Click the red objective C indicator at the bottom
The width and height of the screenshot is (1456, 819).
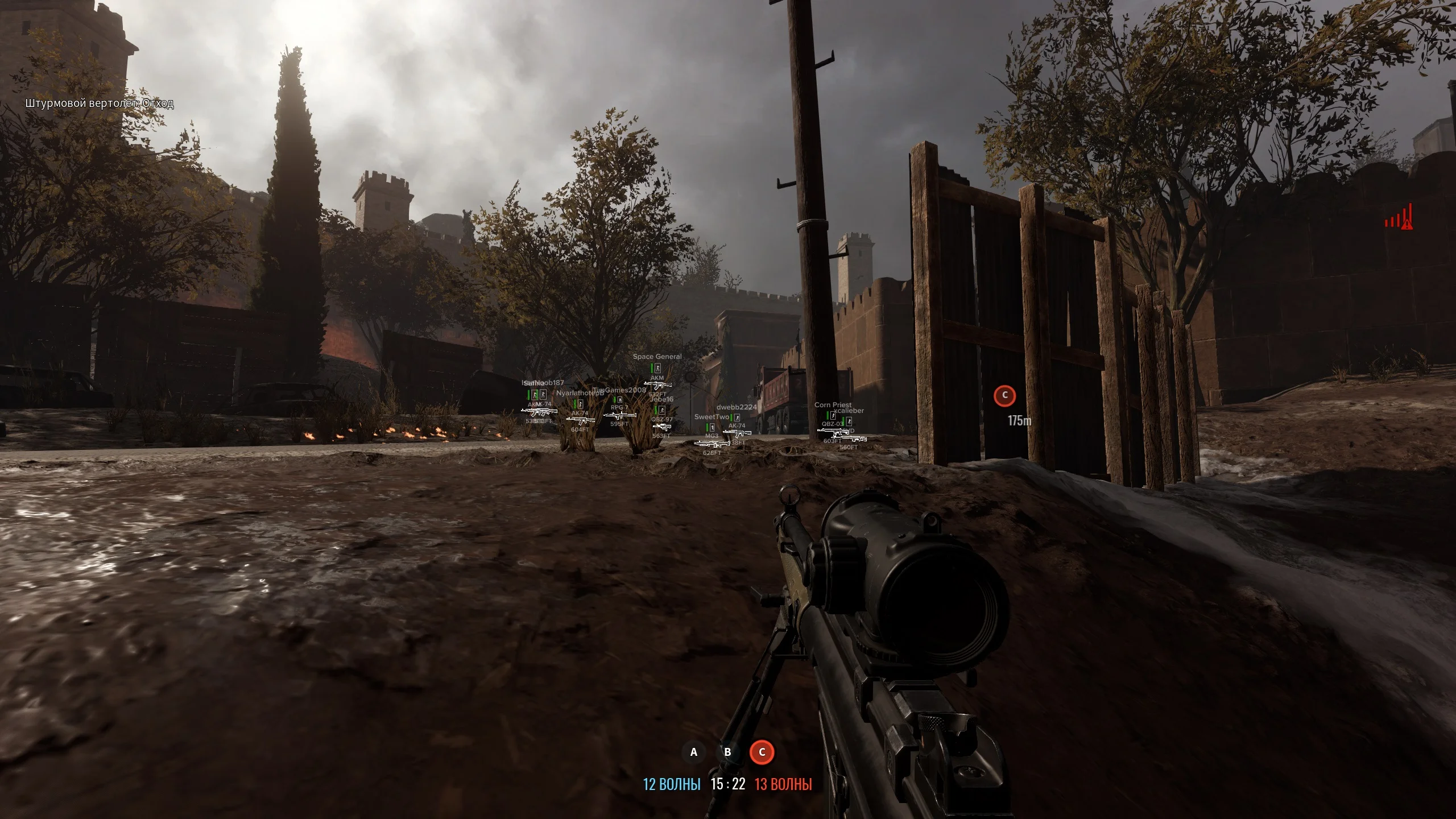pyautogui.click(x=762, y=752)
